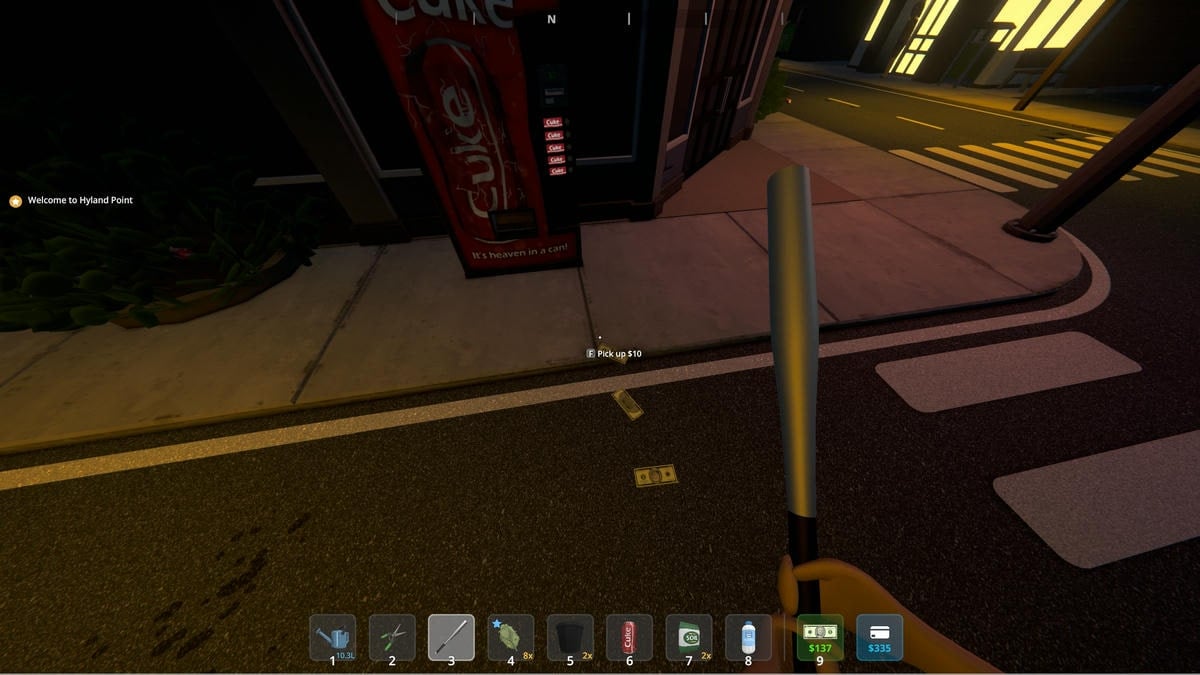The height and width of the screenshot is (675, 1200).
Task: Select the starred green bud stack
Action: (510, 637)
